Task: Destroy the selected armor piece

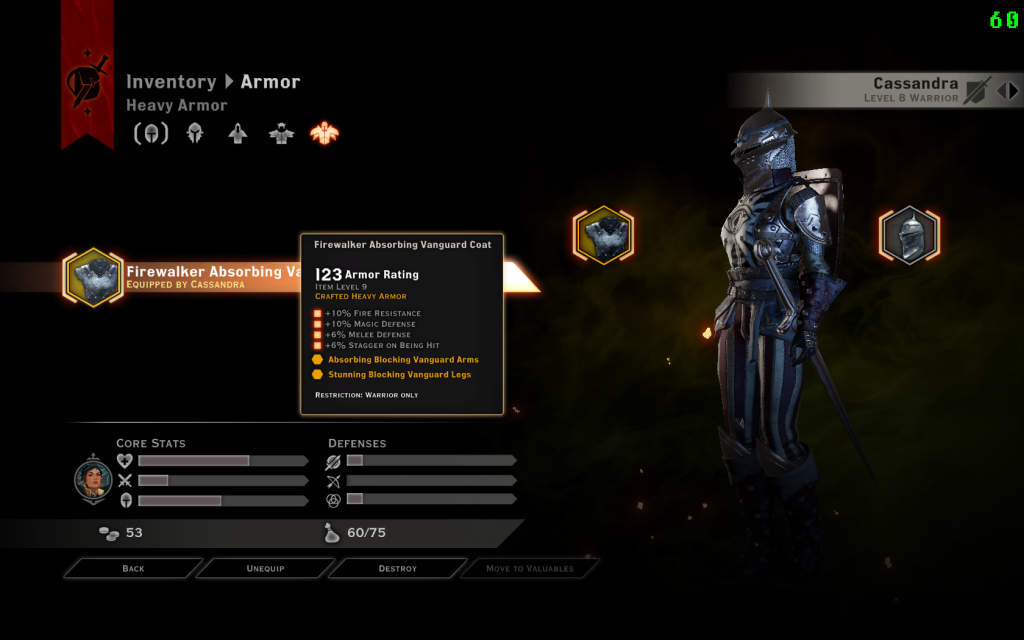Action: (x=397, y=568)
